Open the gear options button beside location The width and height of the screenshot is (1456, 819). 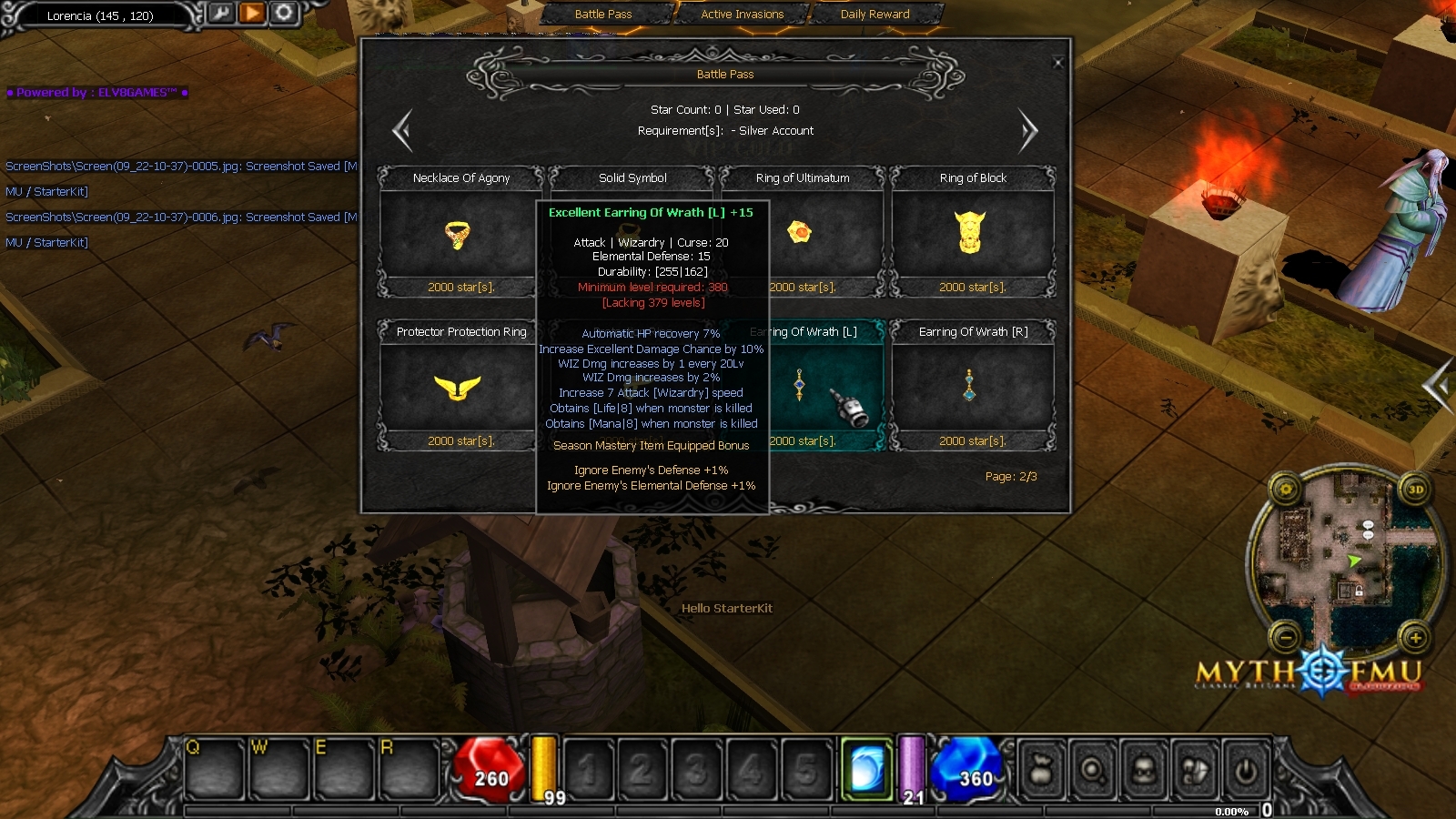point(284,13)
